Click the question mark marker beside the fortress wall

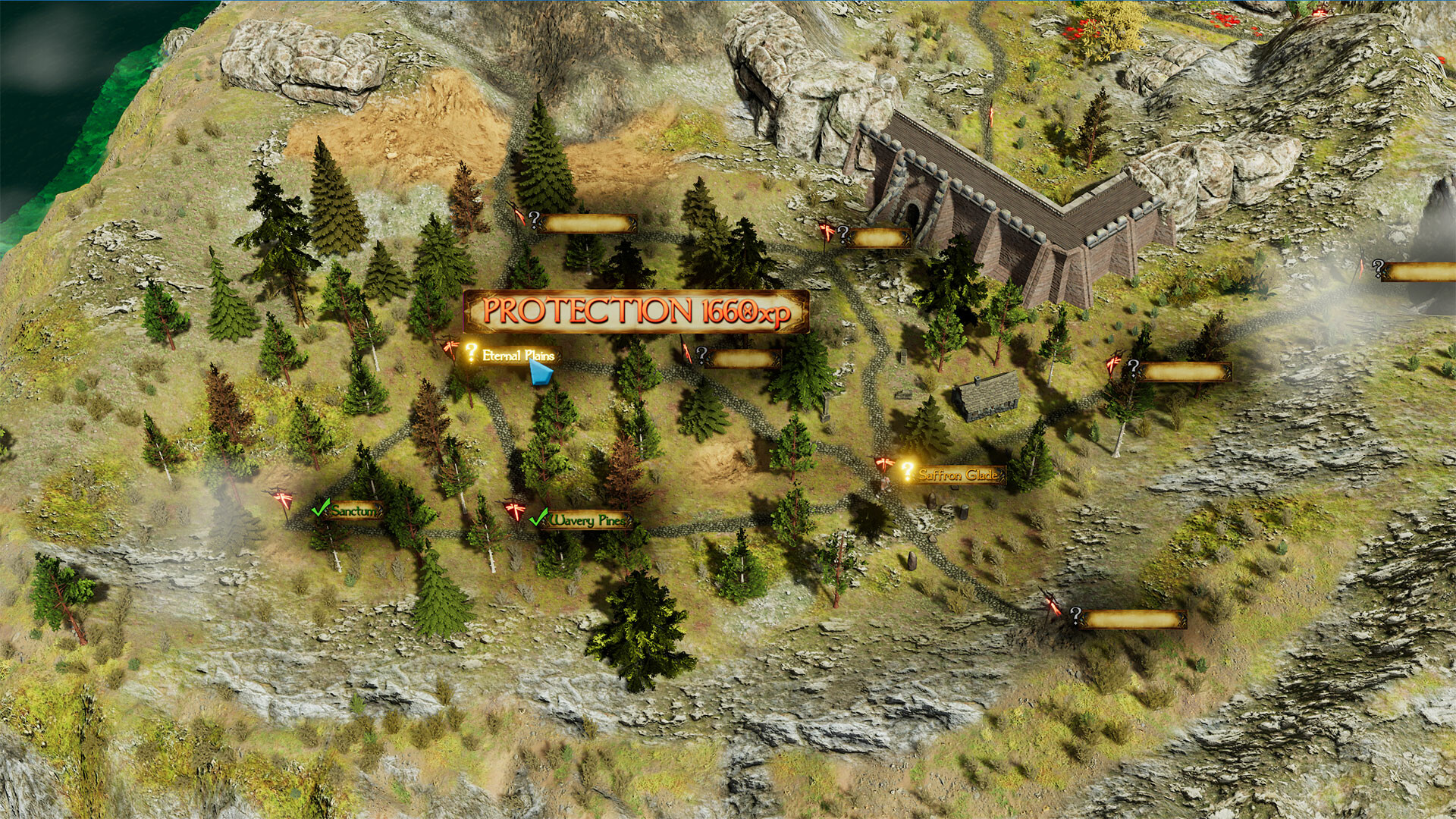pos(842,234)
